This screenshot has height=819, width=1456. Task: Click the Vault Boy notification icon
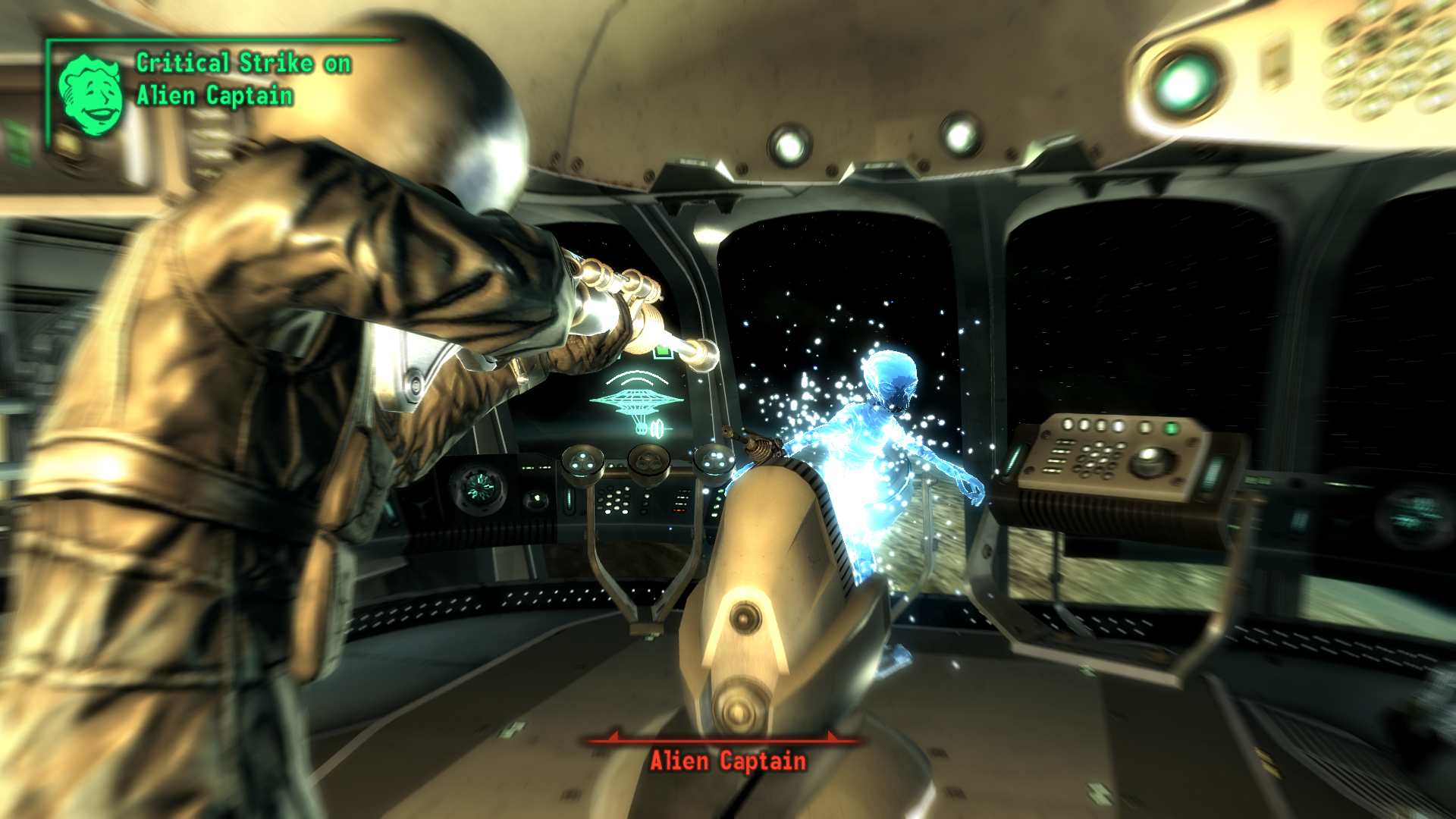[91, 96]
